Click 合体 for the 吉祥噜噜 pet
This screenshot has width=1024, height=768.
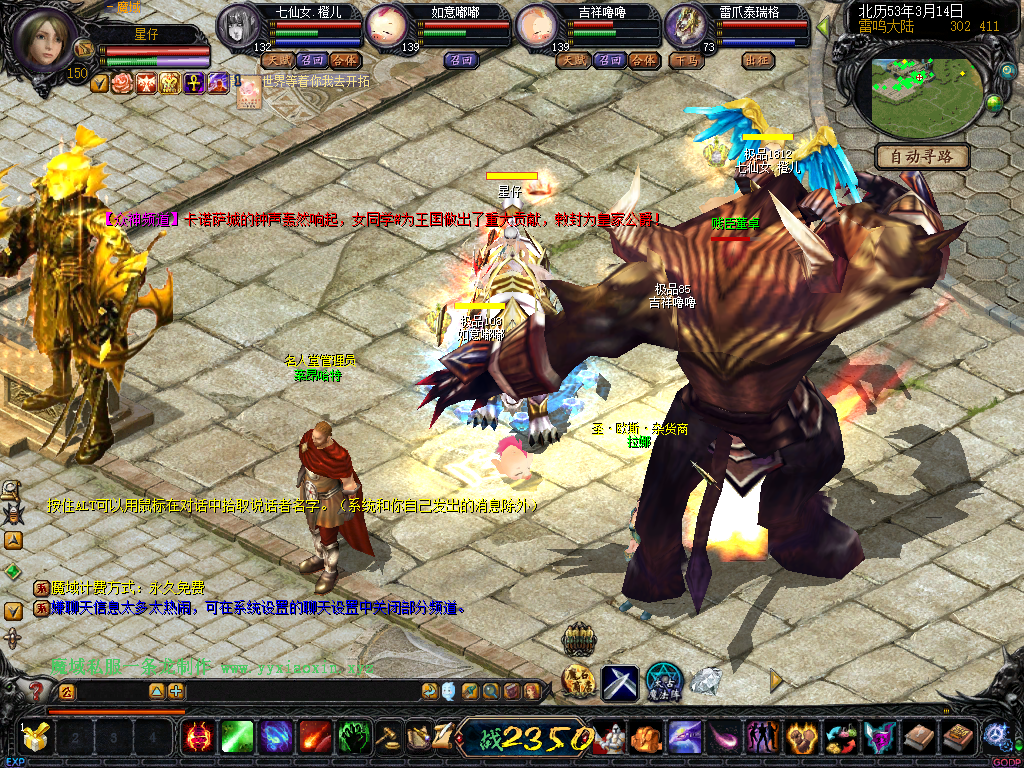tap(643, 60)
